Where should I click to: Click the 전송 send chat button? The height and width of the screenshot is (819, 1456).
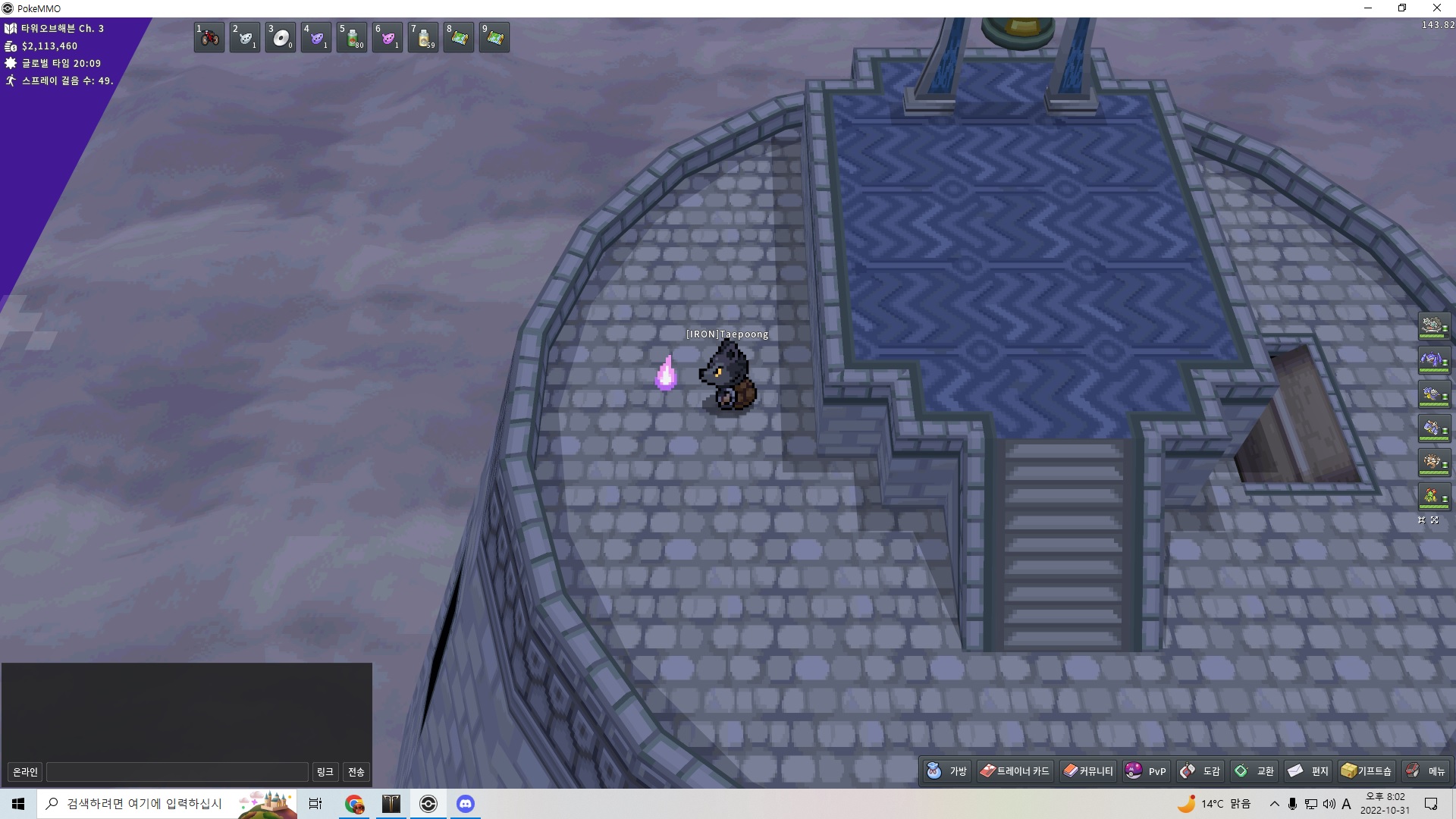(x=356, y=772)
